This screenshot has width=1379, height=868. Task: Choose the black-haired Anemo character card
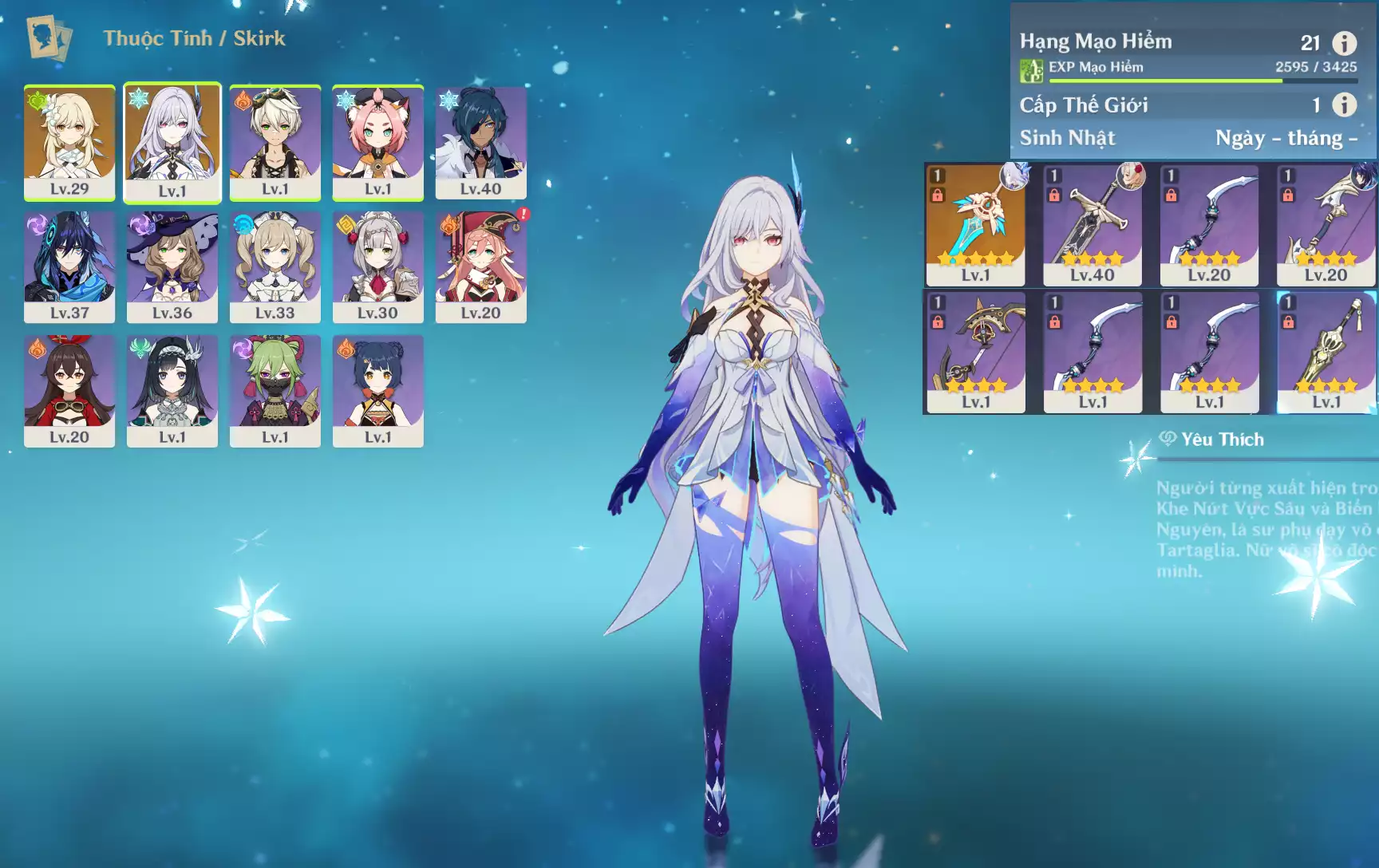pyautogui.click(x=172, y=390)
